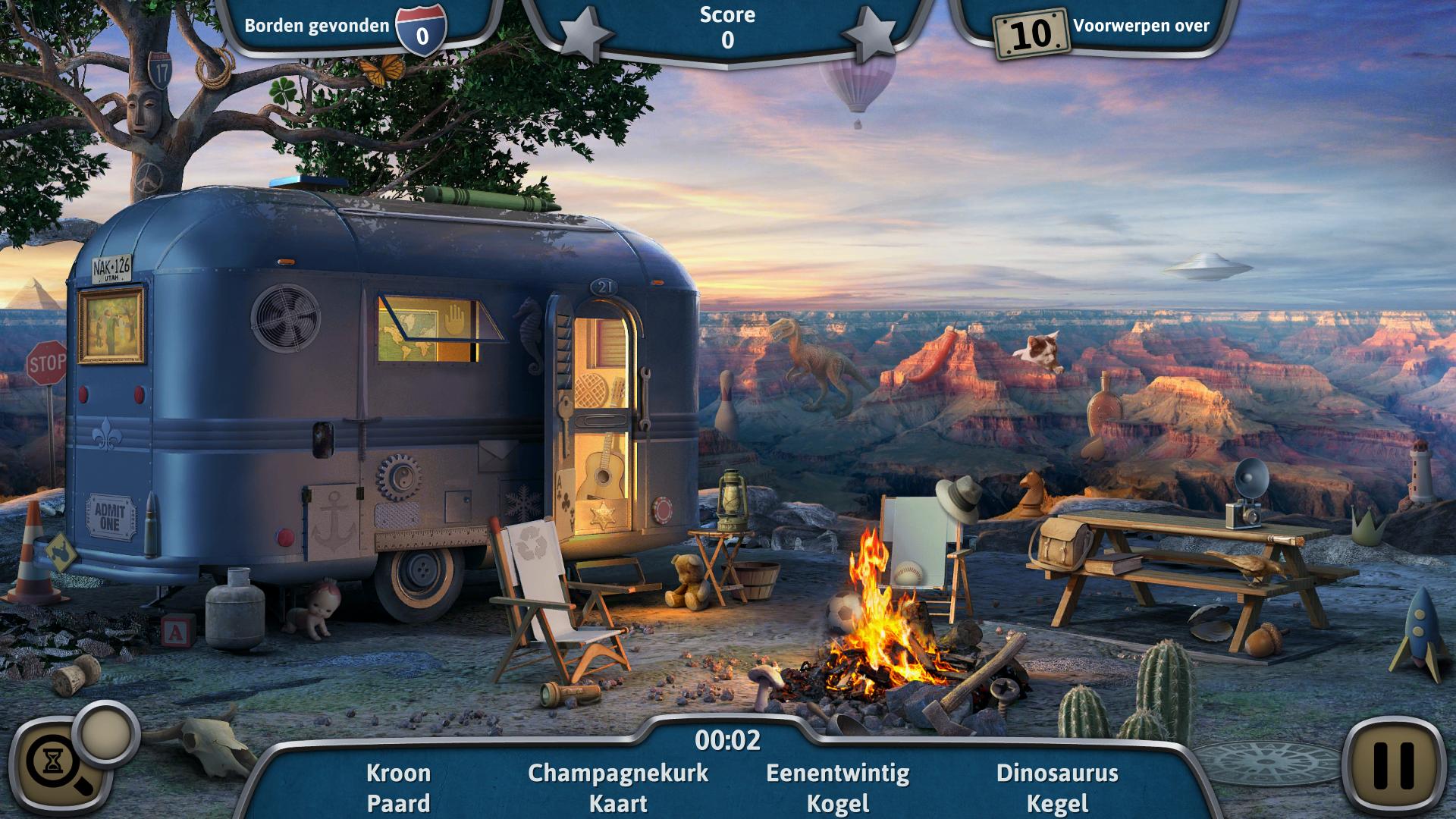Choose Dinosaurus in the object list
The image size is (1456, 819).
pyautogui.click(x=1057, y=773)
